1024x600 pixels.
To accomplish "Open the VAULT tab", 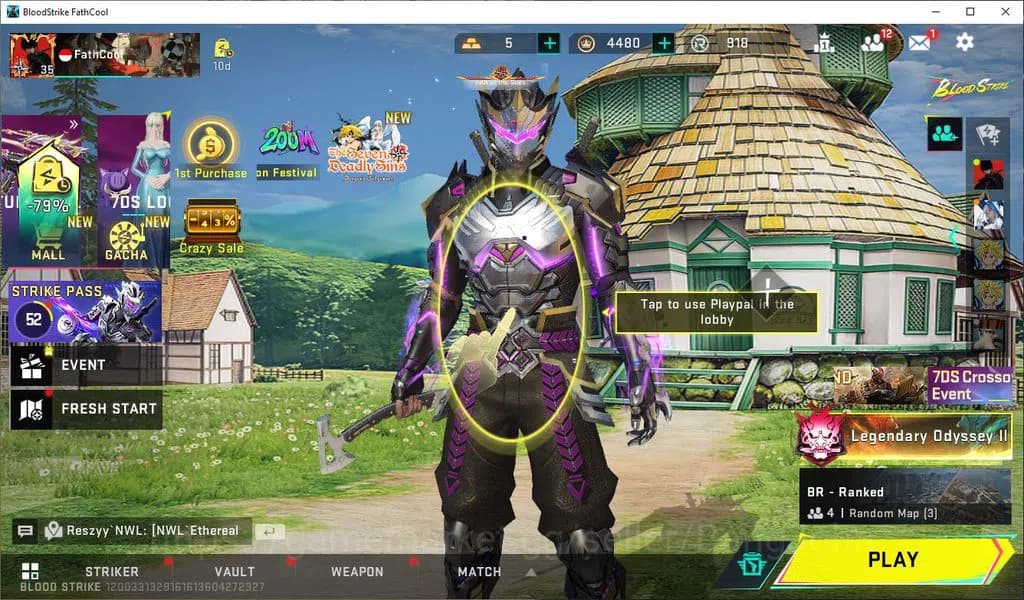I will click(x=234, y=572).
